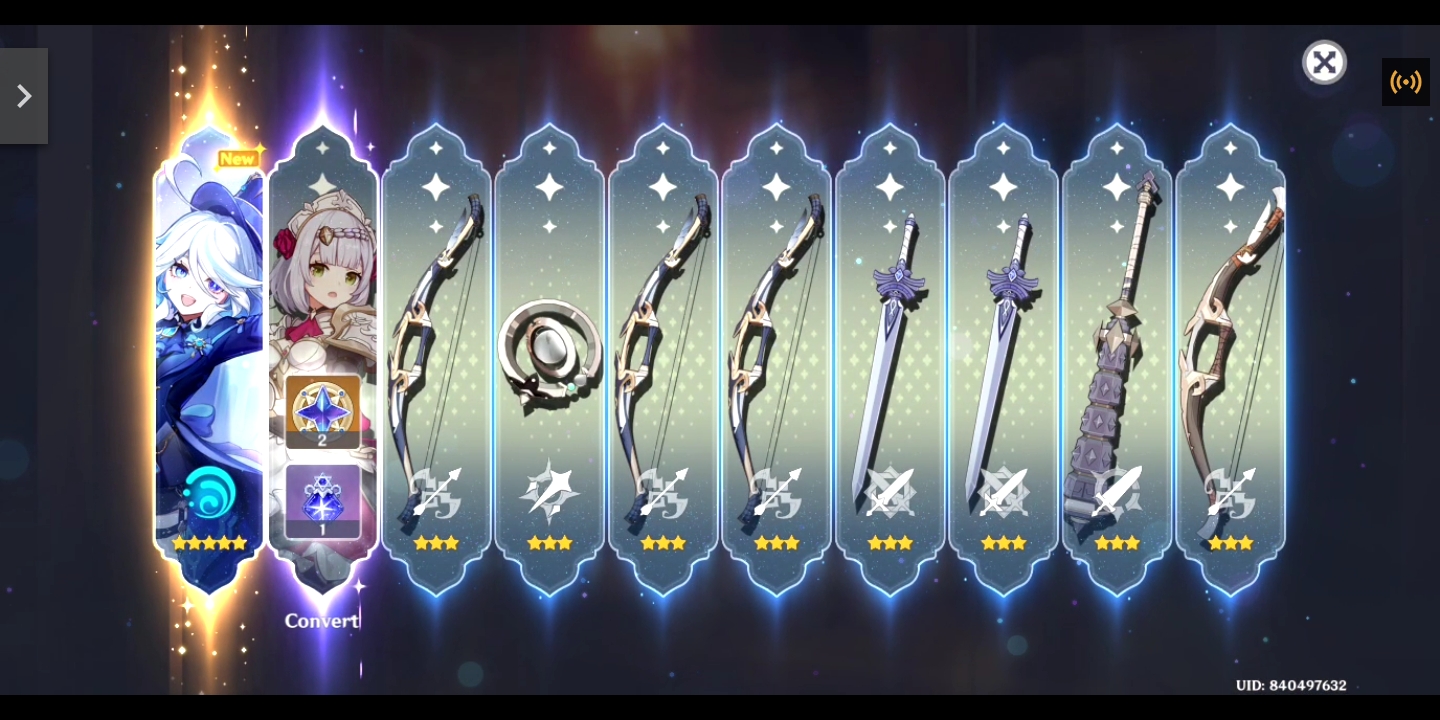This screenshot has height=720, width=1440.
Task: Click the bow weapon icon on the last bow card
Action: point(1231,490)
